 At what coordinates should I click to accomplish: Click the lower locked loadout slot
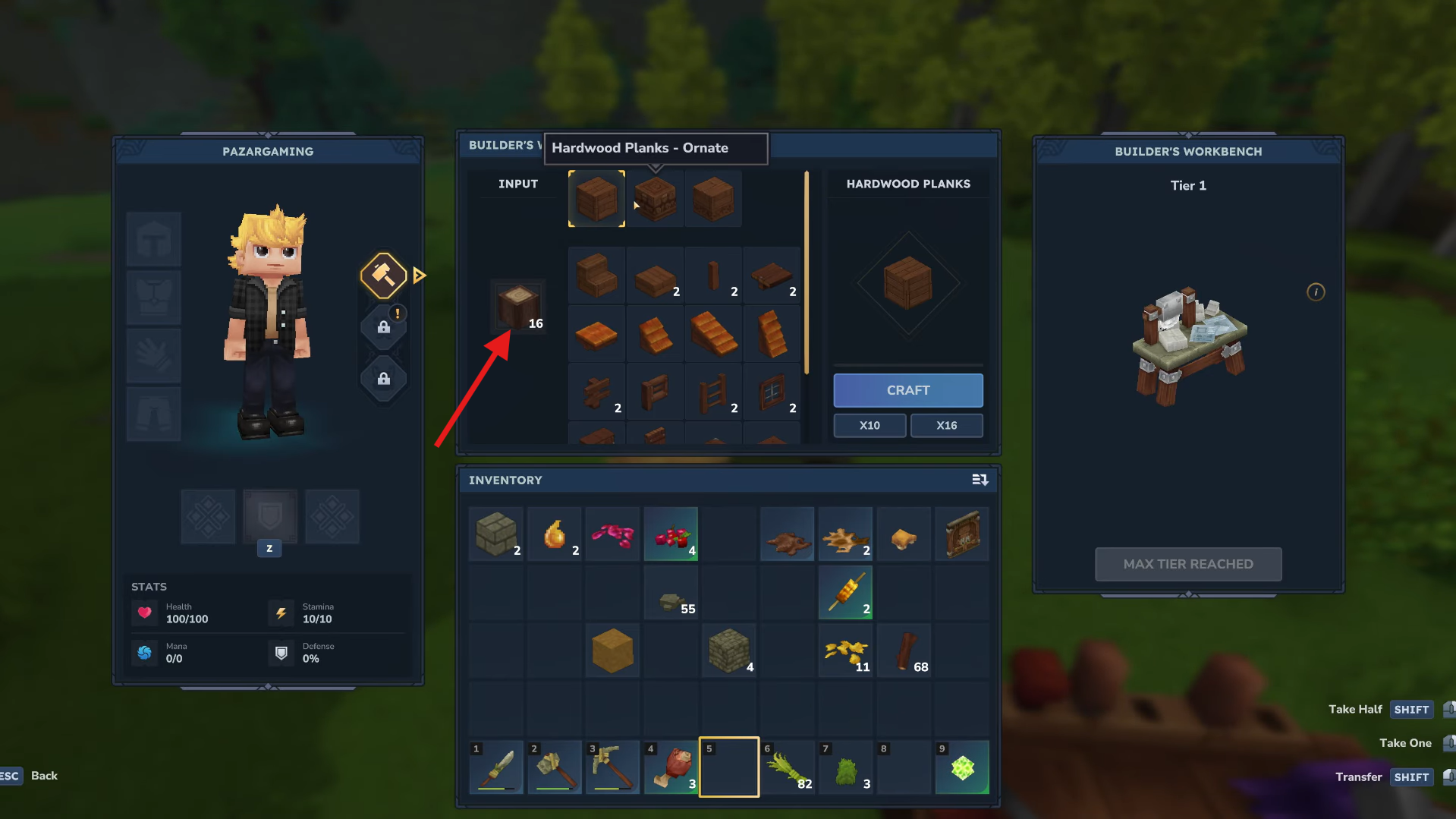383,379
